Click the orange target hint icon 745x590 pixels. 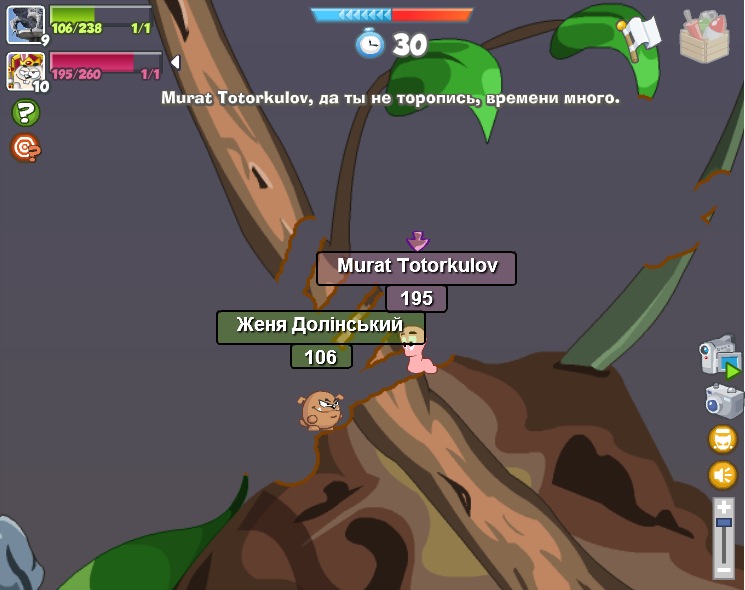(x=25, y=148)
